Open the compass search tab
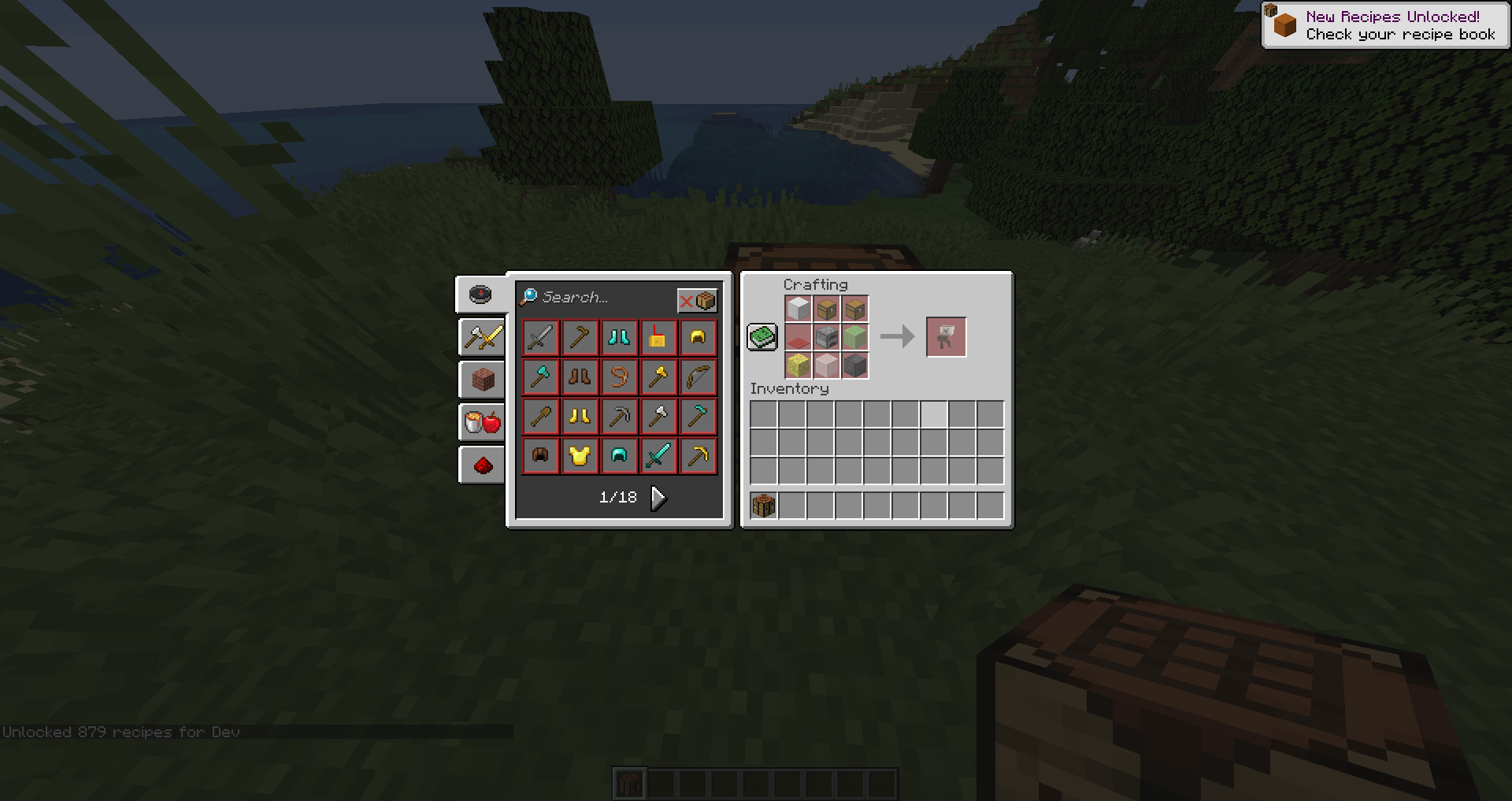This screenshot has width=1512, height=801. [480, 295]
